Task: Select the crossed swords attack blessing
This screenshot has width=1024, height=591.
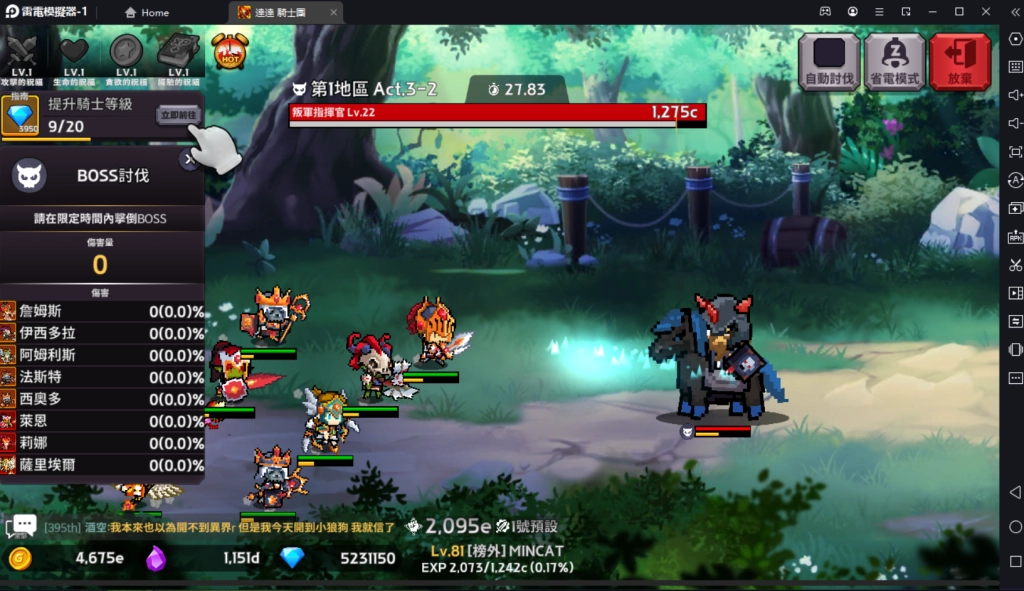Action: (22, 54)
